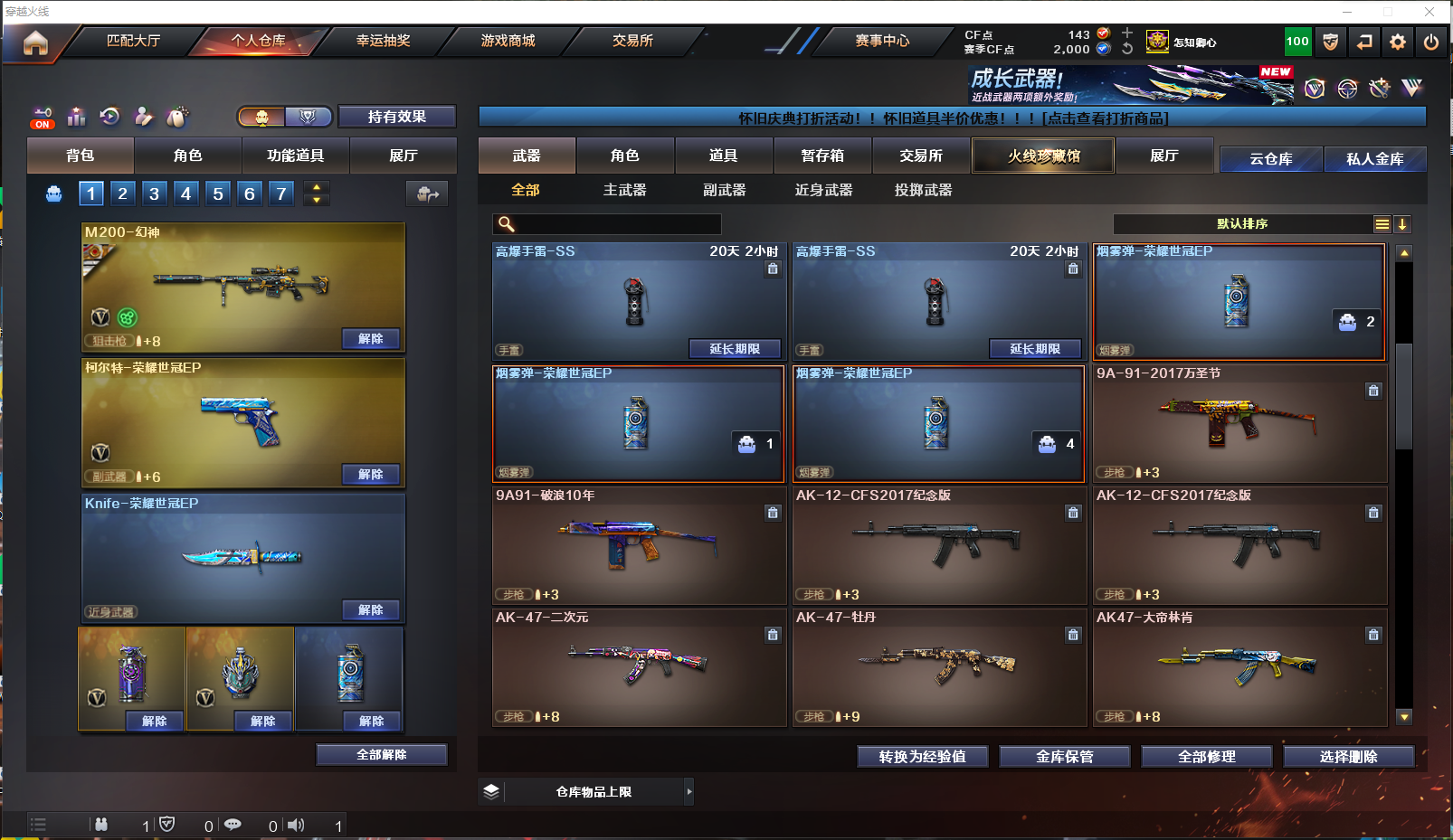The width and height of the screenshot is (1453, 840).
Task: Click 全部解除 to unequip everything
Action: pyautogui.click(x=382, y=755)
